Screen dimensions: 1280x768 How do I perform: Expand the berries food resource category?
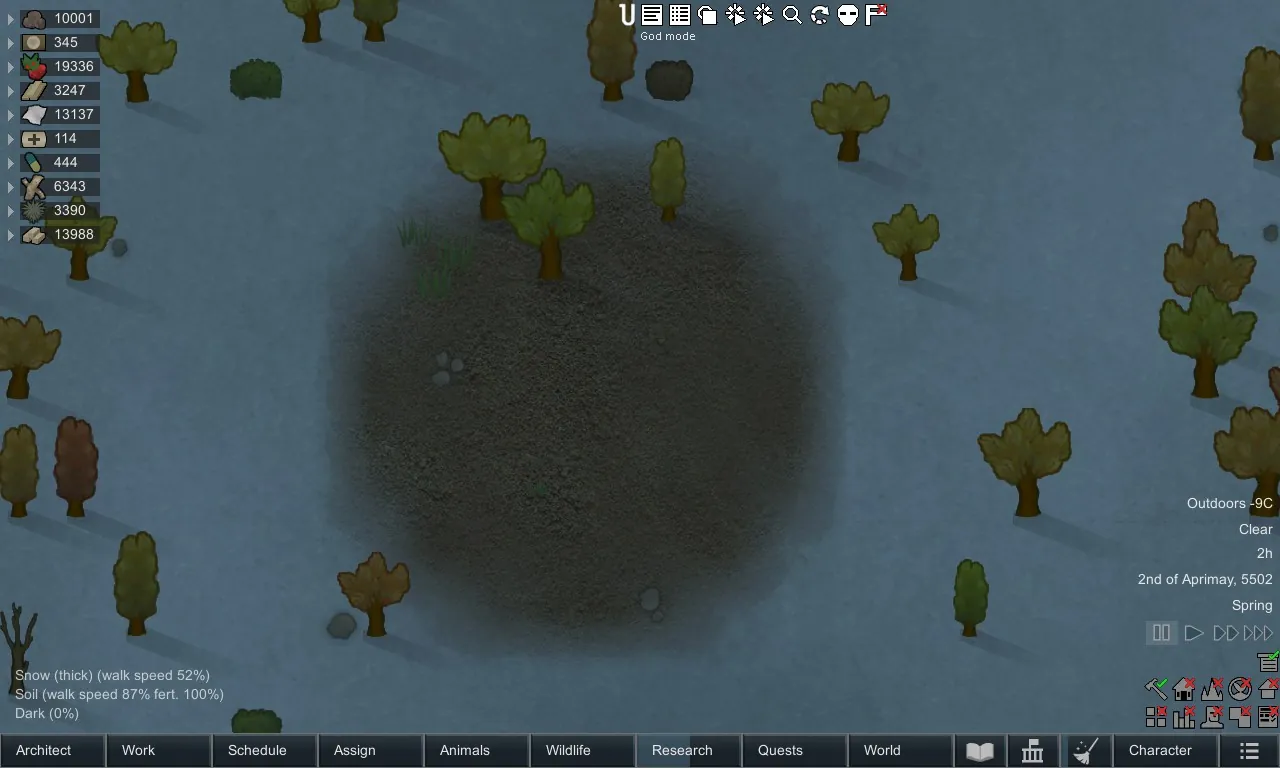tap(11, 66)
